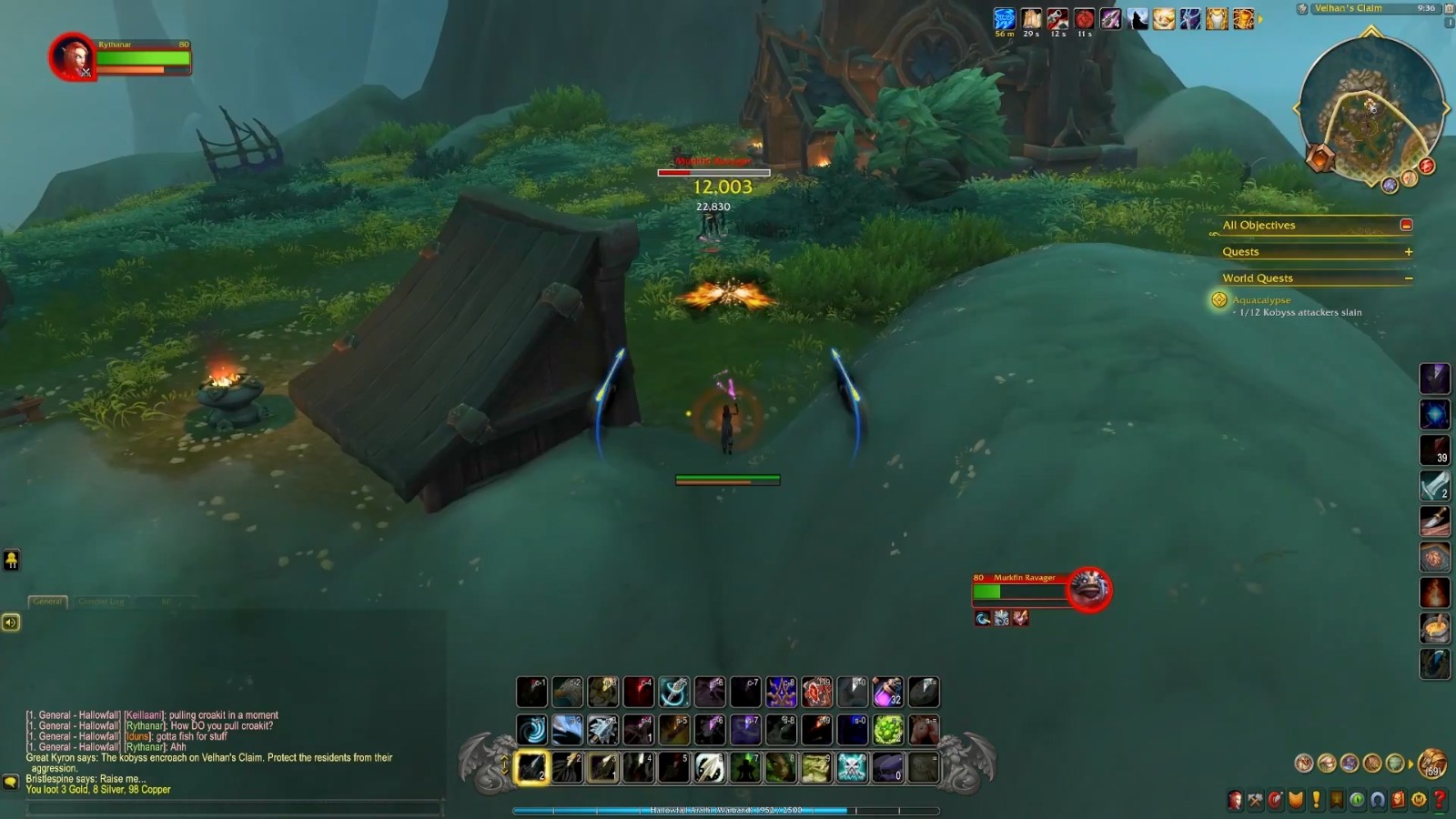
Task: Use the purple potion with 32 charges
Action: 887,693
